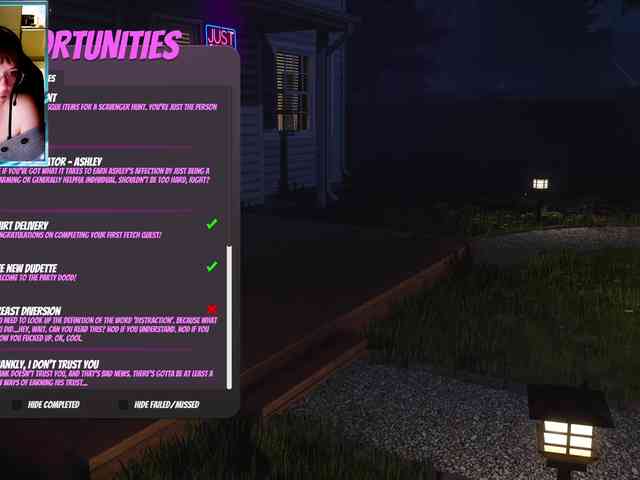The height and width of the screenshot is (480, 640).
Task: Choose the Frankly, I Don't Trust You entry
Action: click(100, 372)
